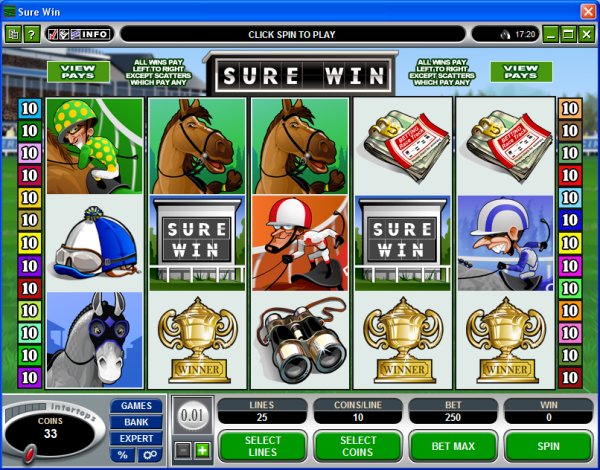The image size is (600, 470).
Task: Click the percent statistics button
Action: [x=122, y=455]
